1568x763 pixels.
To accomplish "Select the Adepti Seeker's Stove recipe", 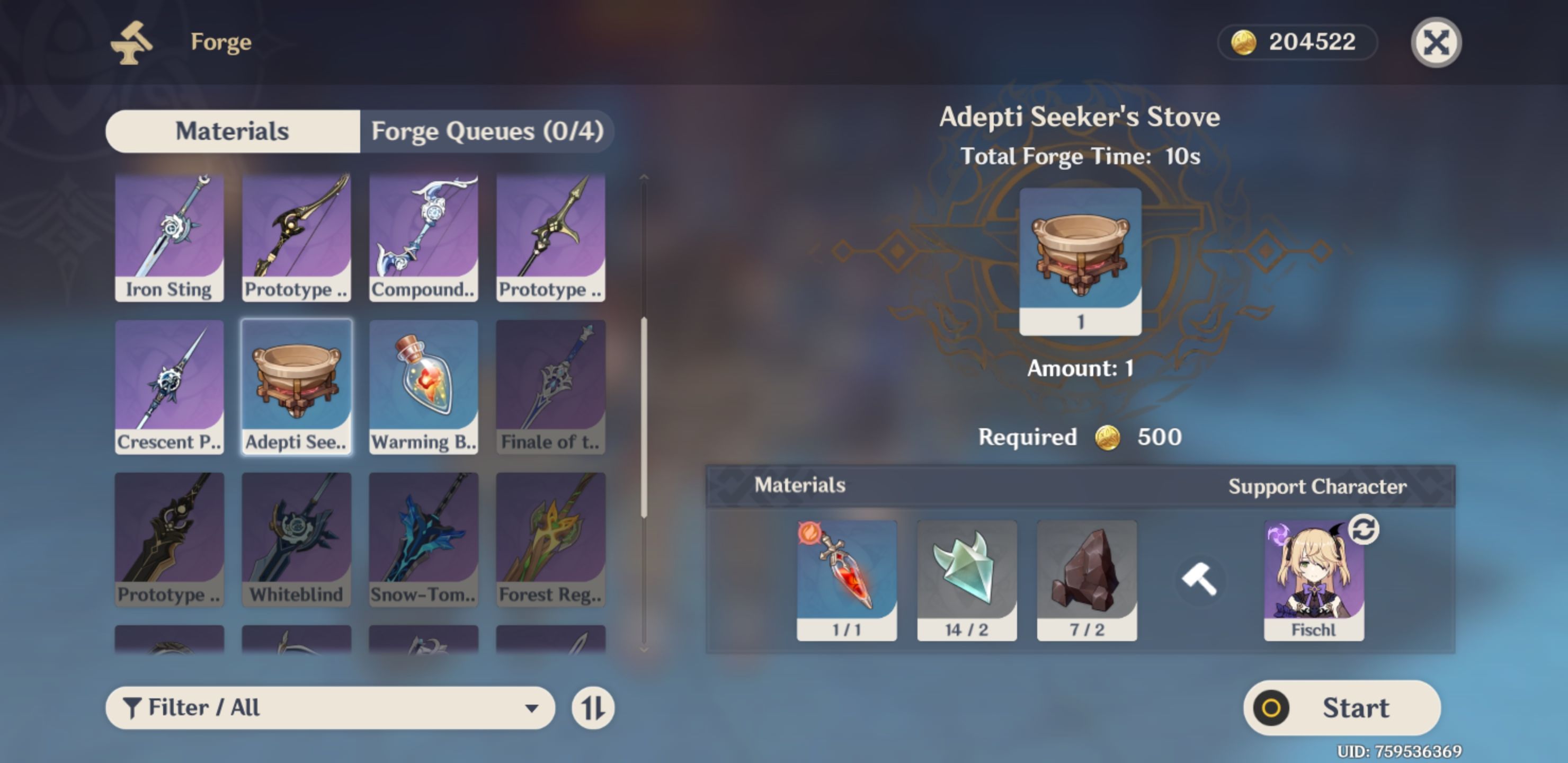I will (297, 387).
